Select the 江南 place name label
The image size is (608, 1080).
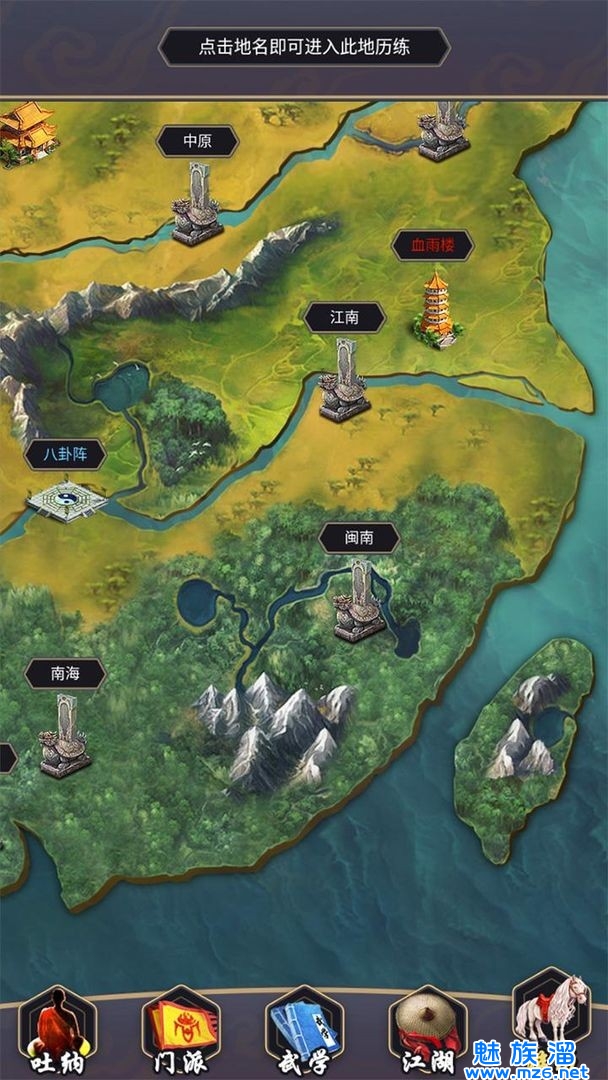pyautogui.click(x=344, y=318)
